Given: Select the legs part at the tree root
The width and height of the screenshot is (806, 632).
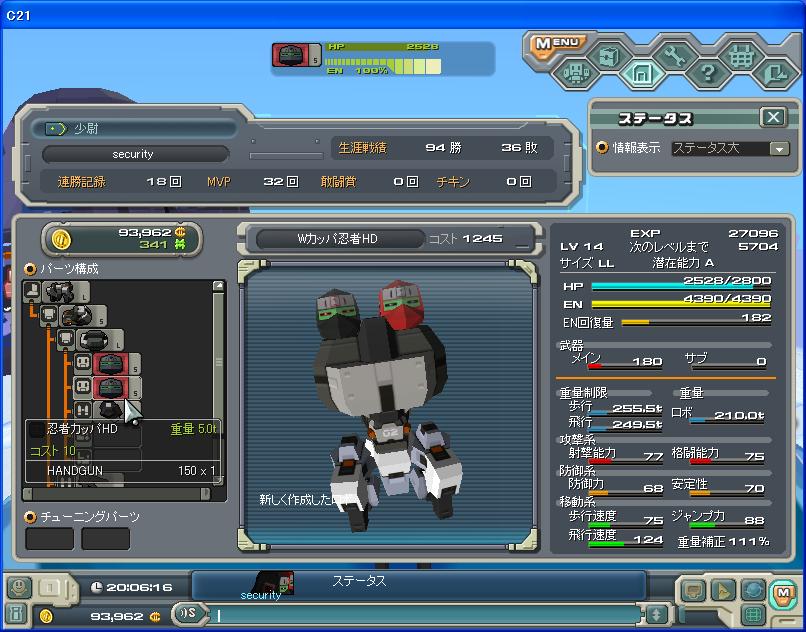Looking at the screenshot, I should (x=33, y=291).
